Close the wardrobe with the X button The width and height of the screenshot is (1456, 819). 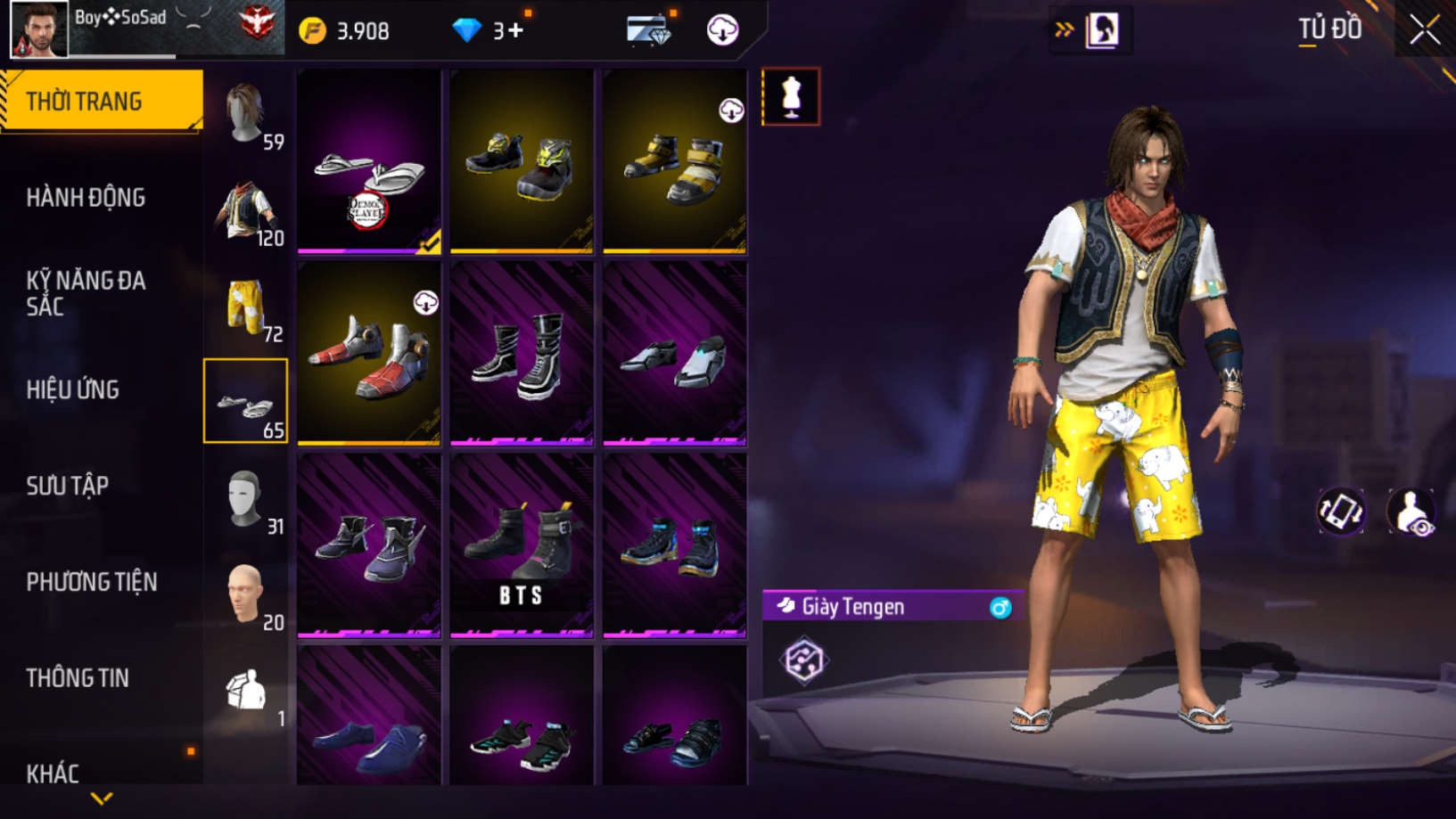click(x=1424, y=30)
